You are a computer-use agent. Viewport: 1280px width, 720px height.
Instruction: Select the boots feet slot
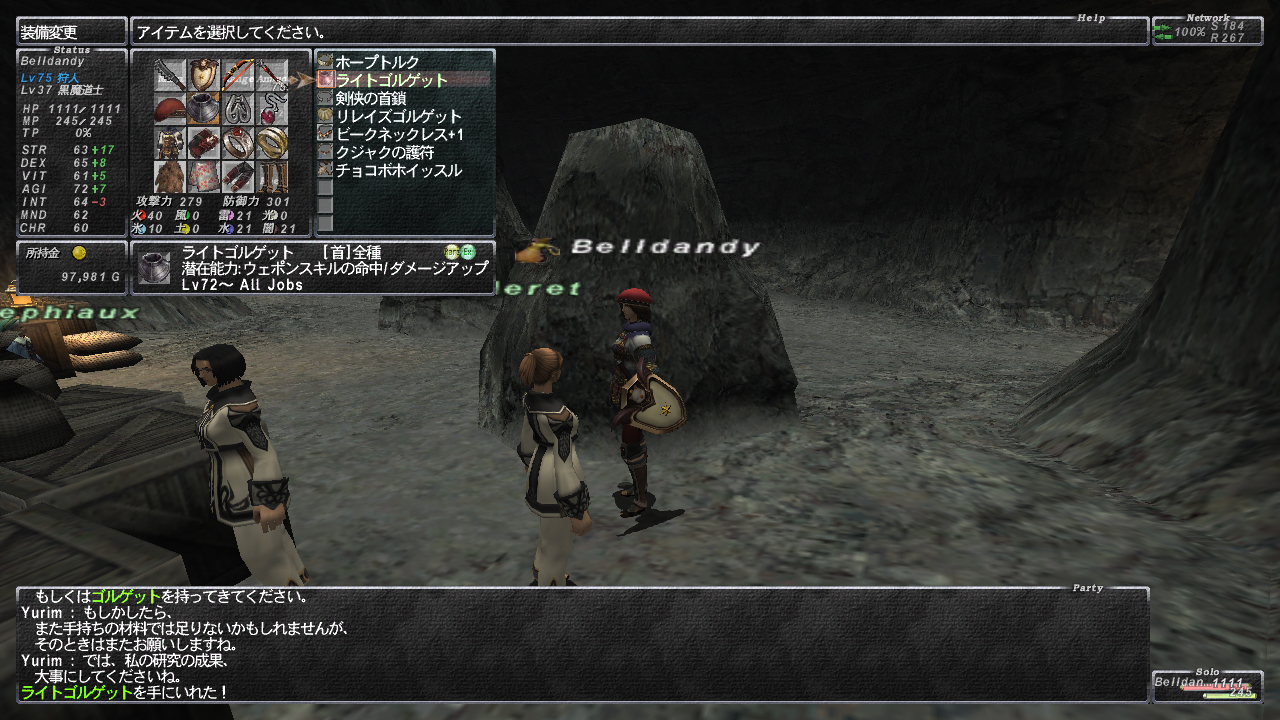coord(272,177)
